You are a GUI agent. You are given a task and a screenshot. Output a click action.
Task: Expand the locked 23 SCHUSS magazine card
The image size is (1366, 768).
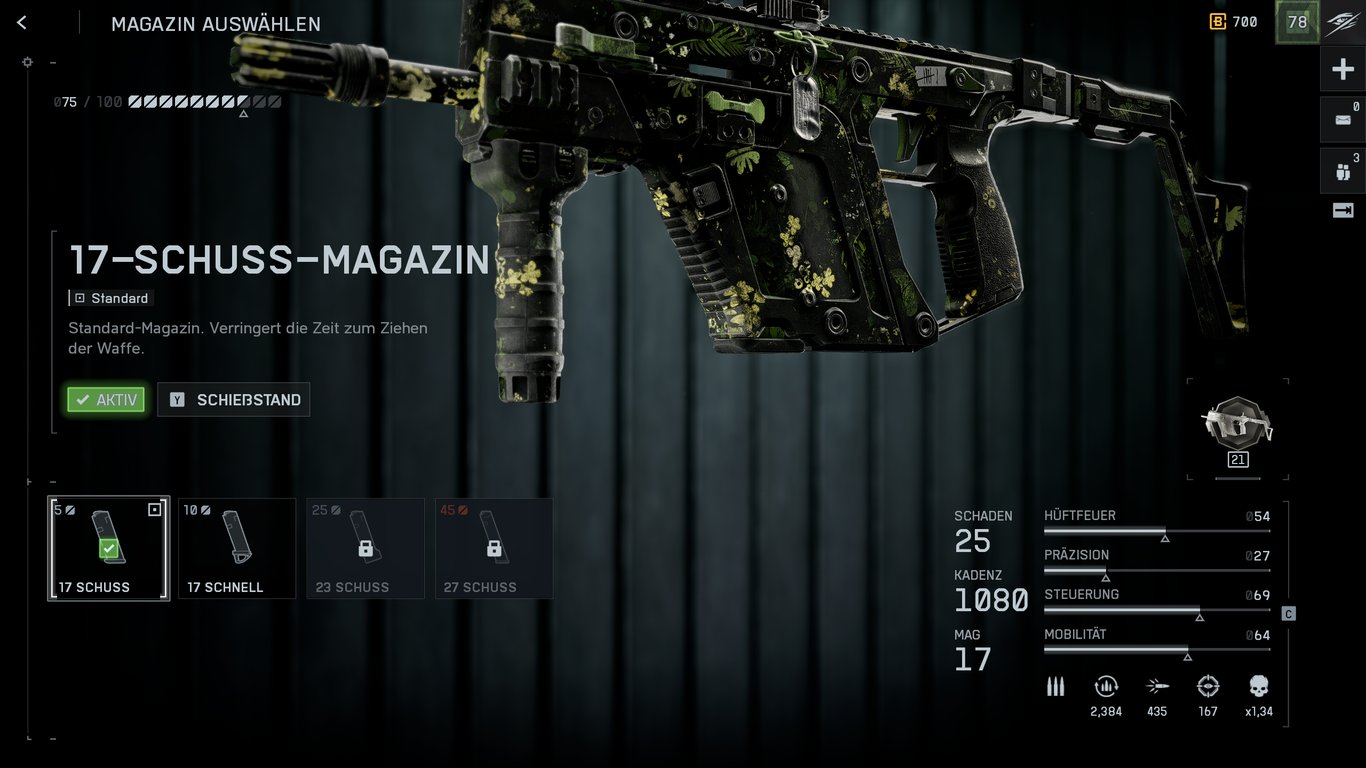[x=365, y=548]
